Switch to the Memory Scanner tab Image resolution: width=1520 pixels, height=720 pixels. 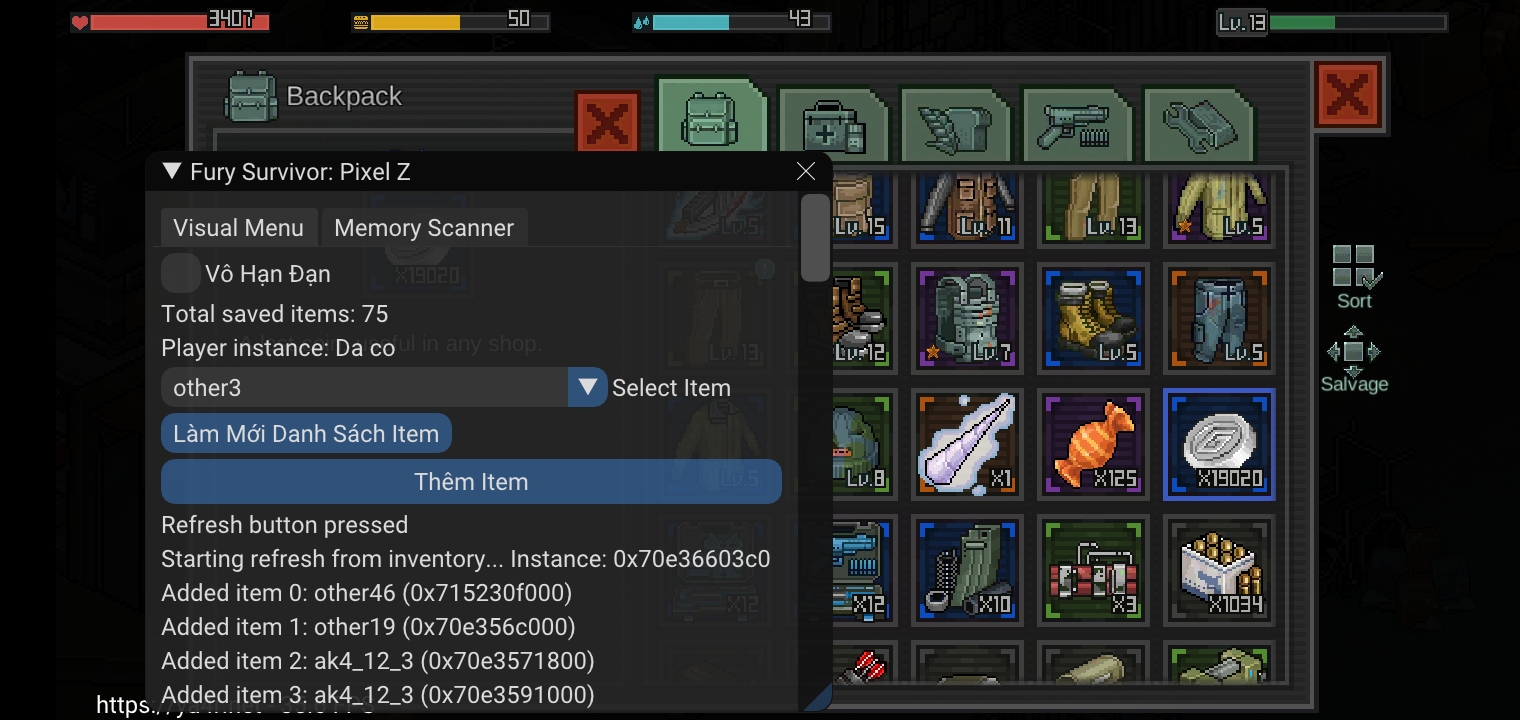coord(424,227)
